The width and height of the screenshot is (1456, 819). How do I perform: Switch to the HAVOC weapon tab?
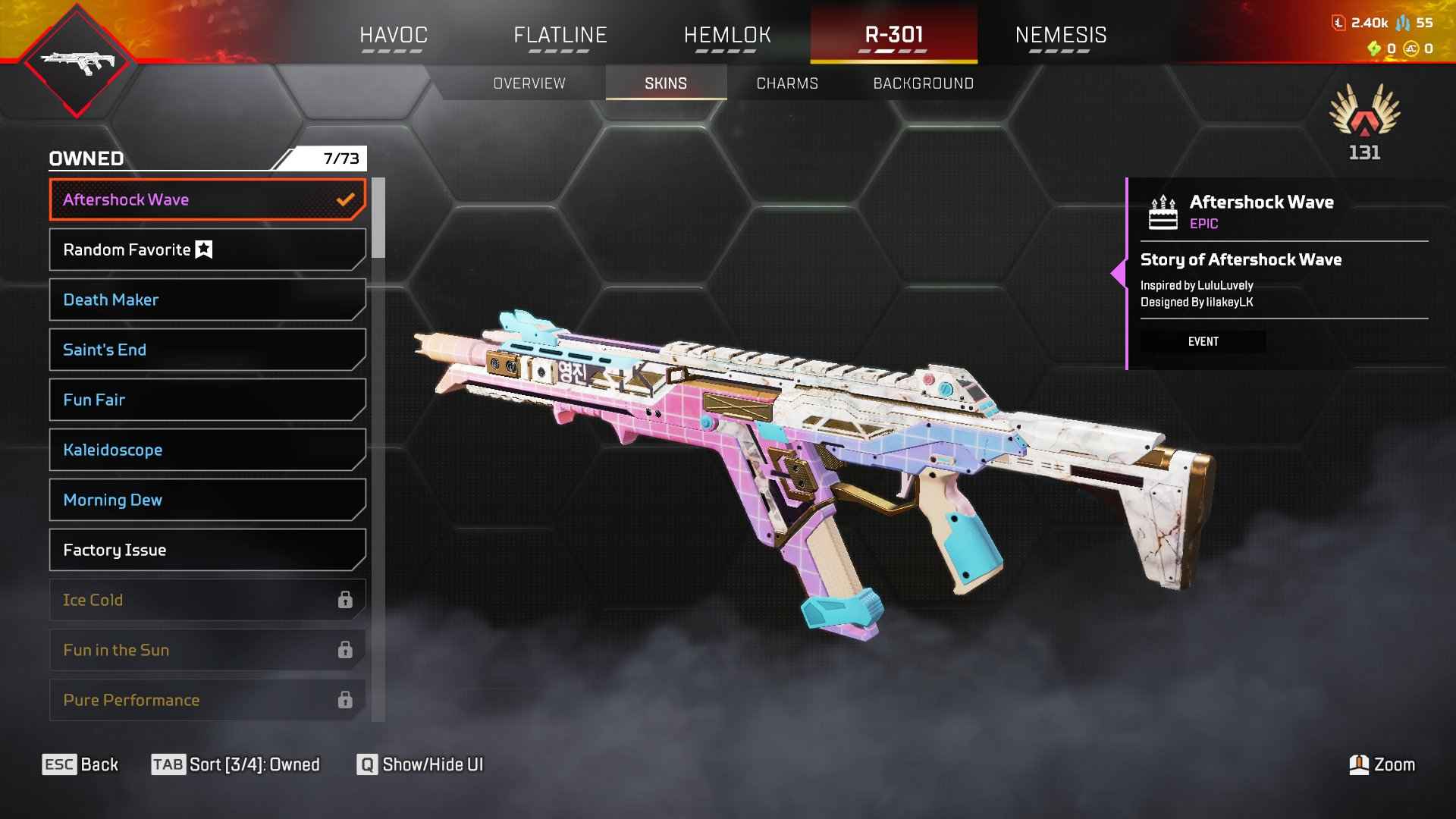click(393, 35)
